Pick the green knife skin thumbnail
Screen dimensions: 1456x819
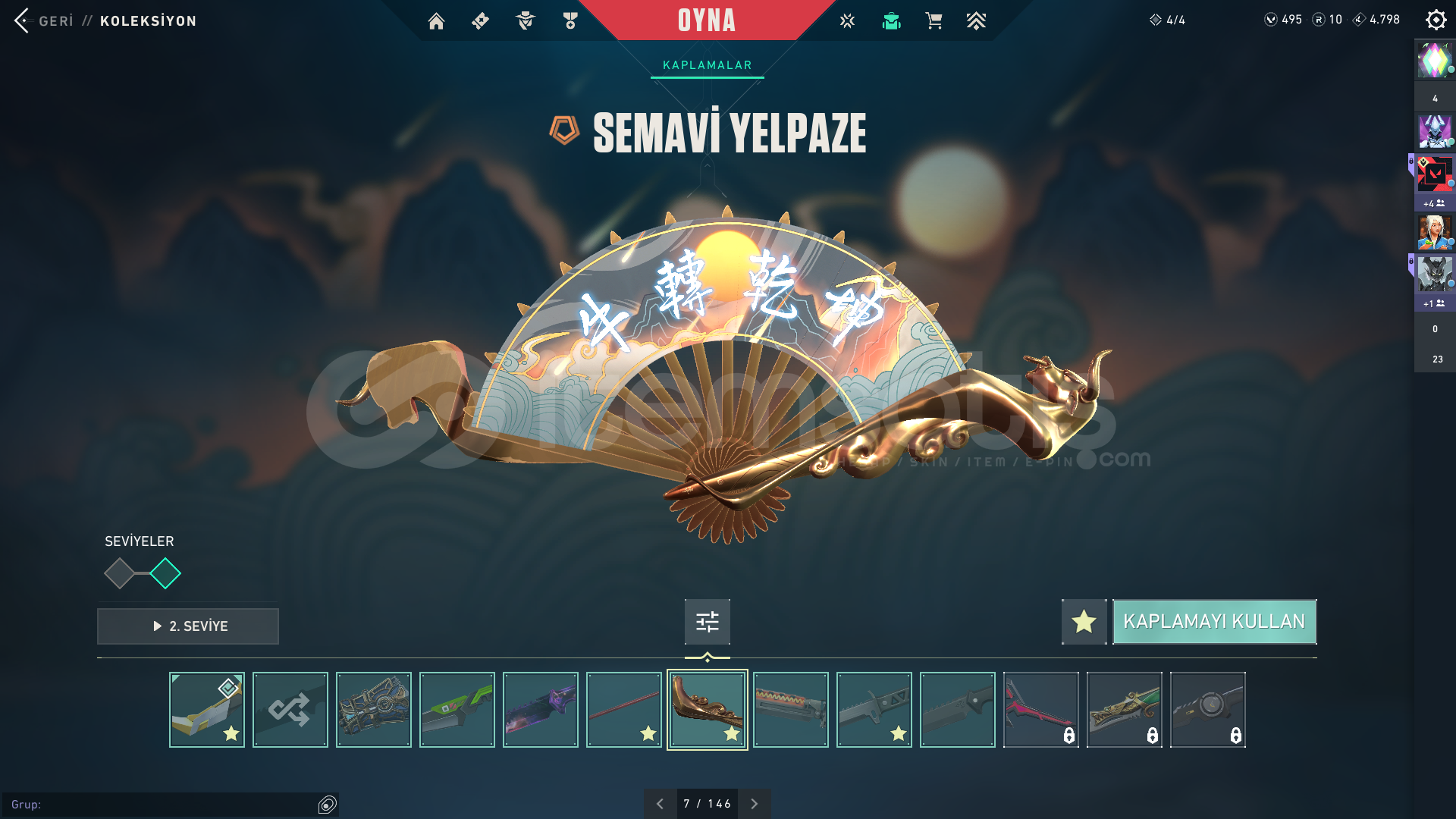tap(457, 710)
